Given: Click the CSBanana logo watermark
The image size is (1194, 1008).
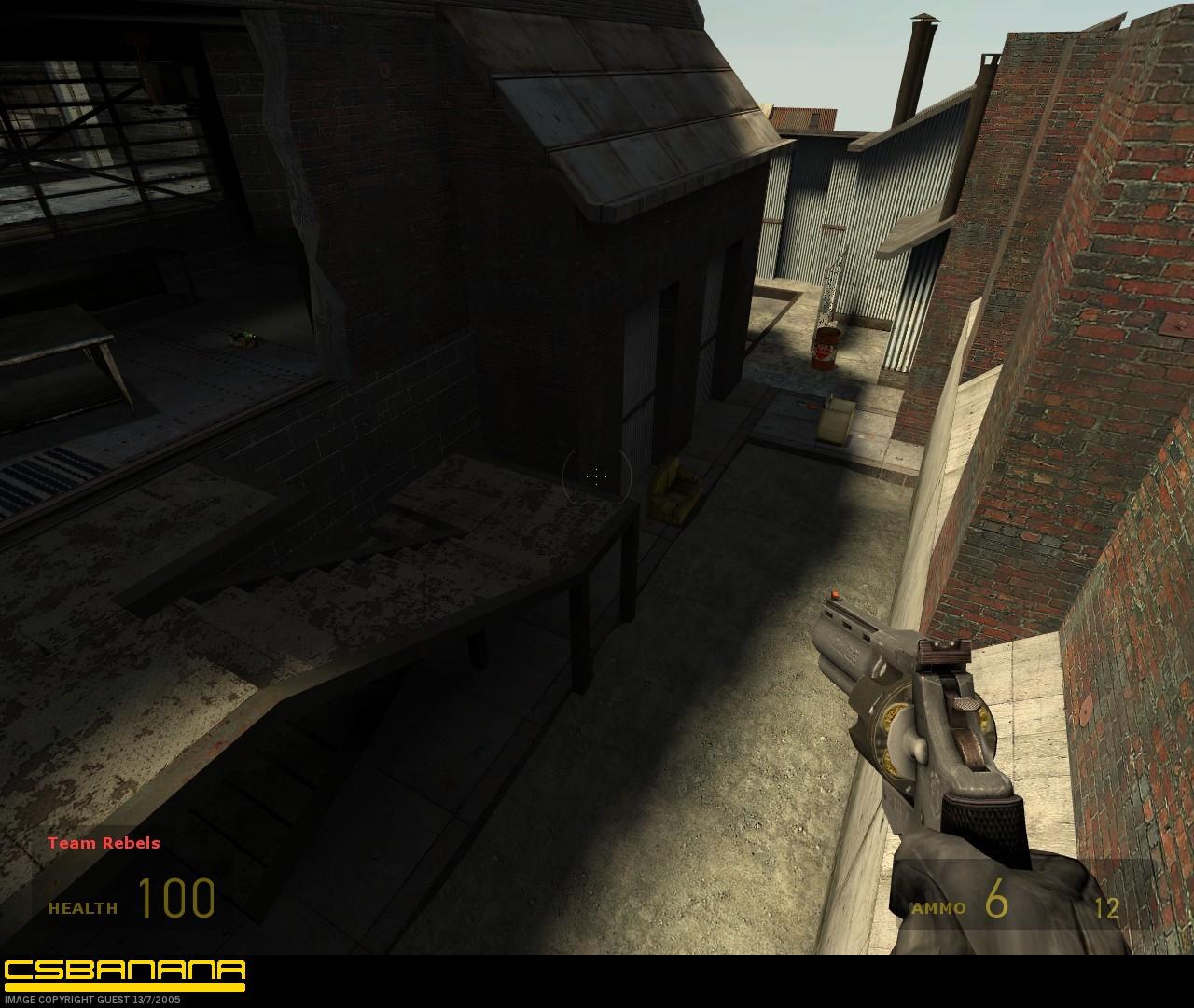Looking at the screenshot, I should tap(124, 973).
